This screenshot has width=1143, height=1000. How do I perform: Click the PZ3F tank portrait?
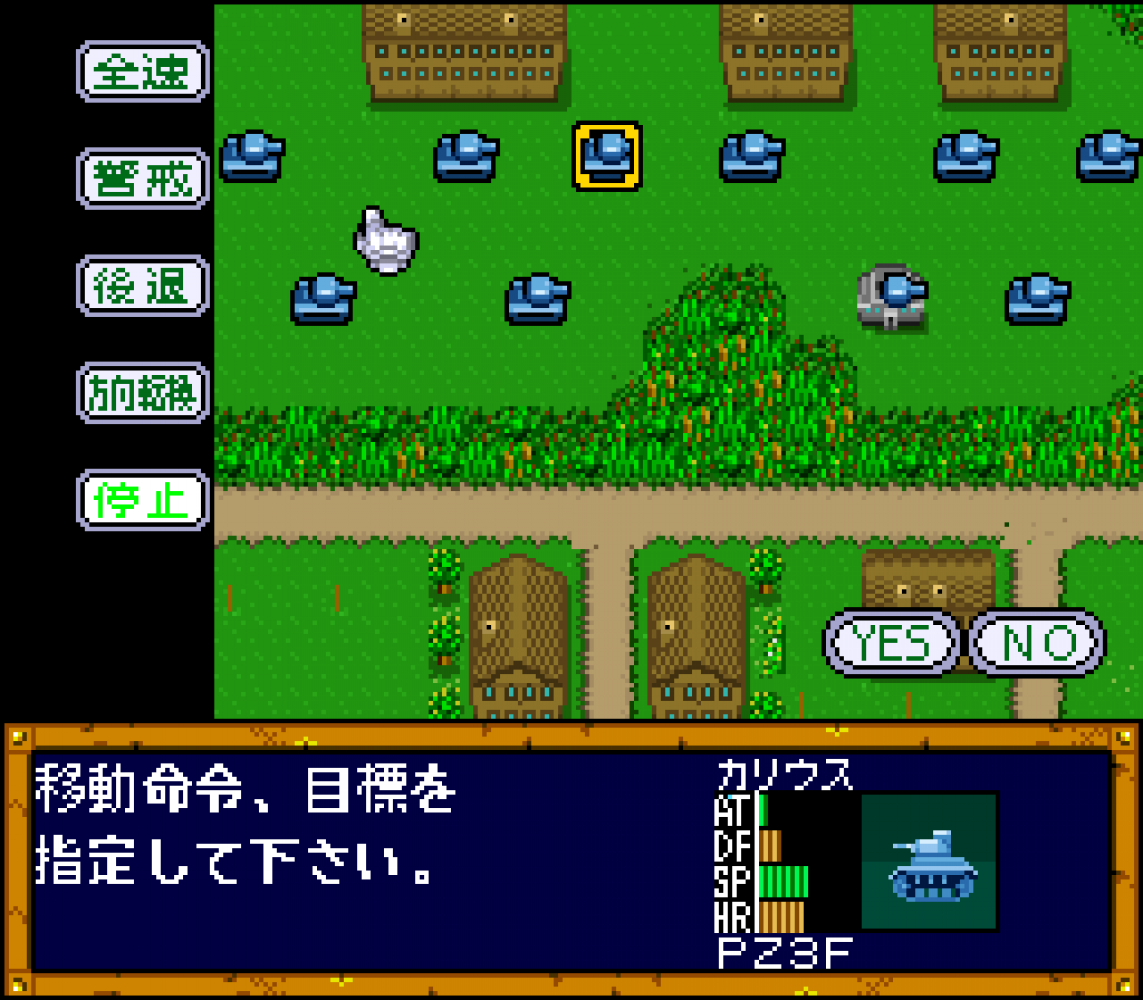(929, 861)
